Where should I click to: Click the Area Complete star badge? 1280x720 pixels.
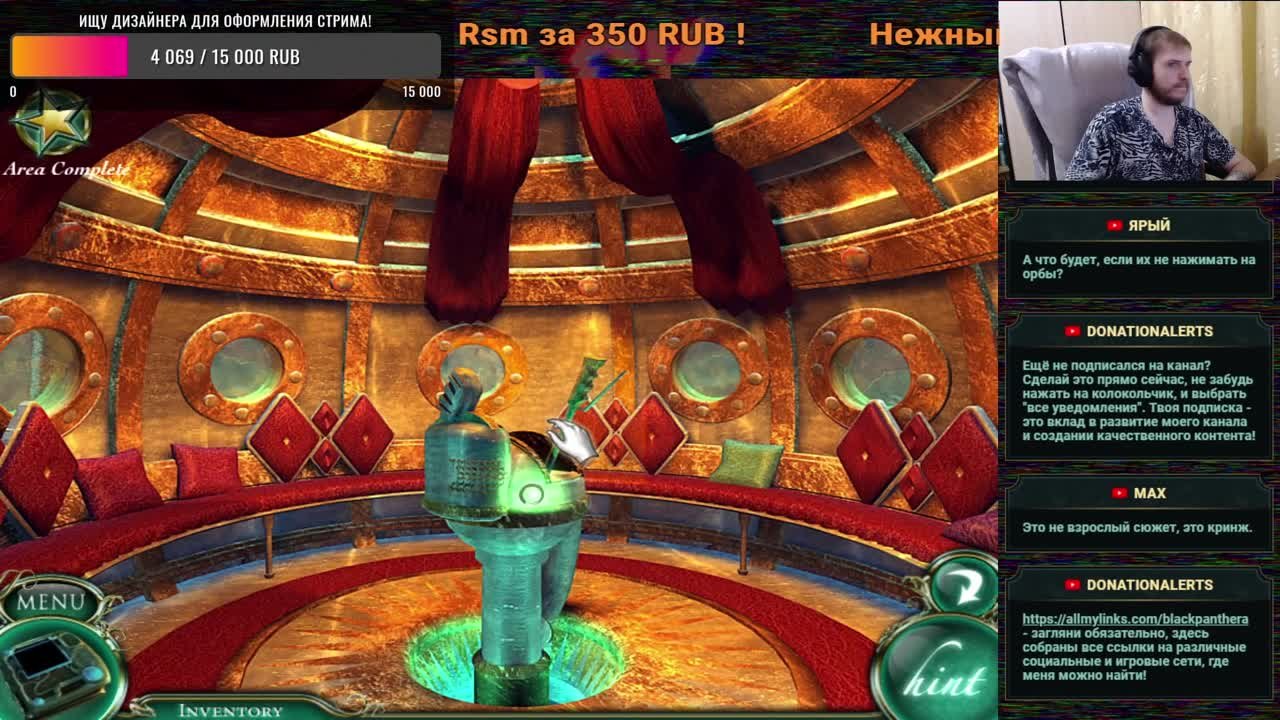click(x=50, y=124)
